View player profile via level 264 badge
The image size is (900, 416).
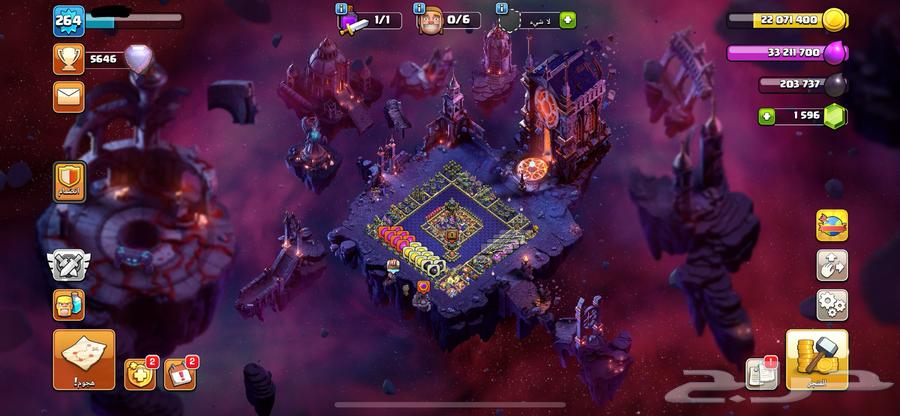(68, 19)
